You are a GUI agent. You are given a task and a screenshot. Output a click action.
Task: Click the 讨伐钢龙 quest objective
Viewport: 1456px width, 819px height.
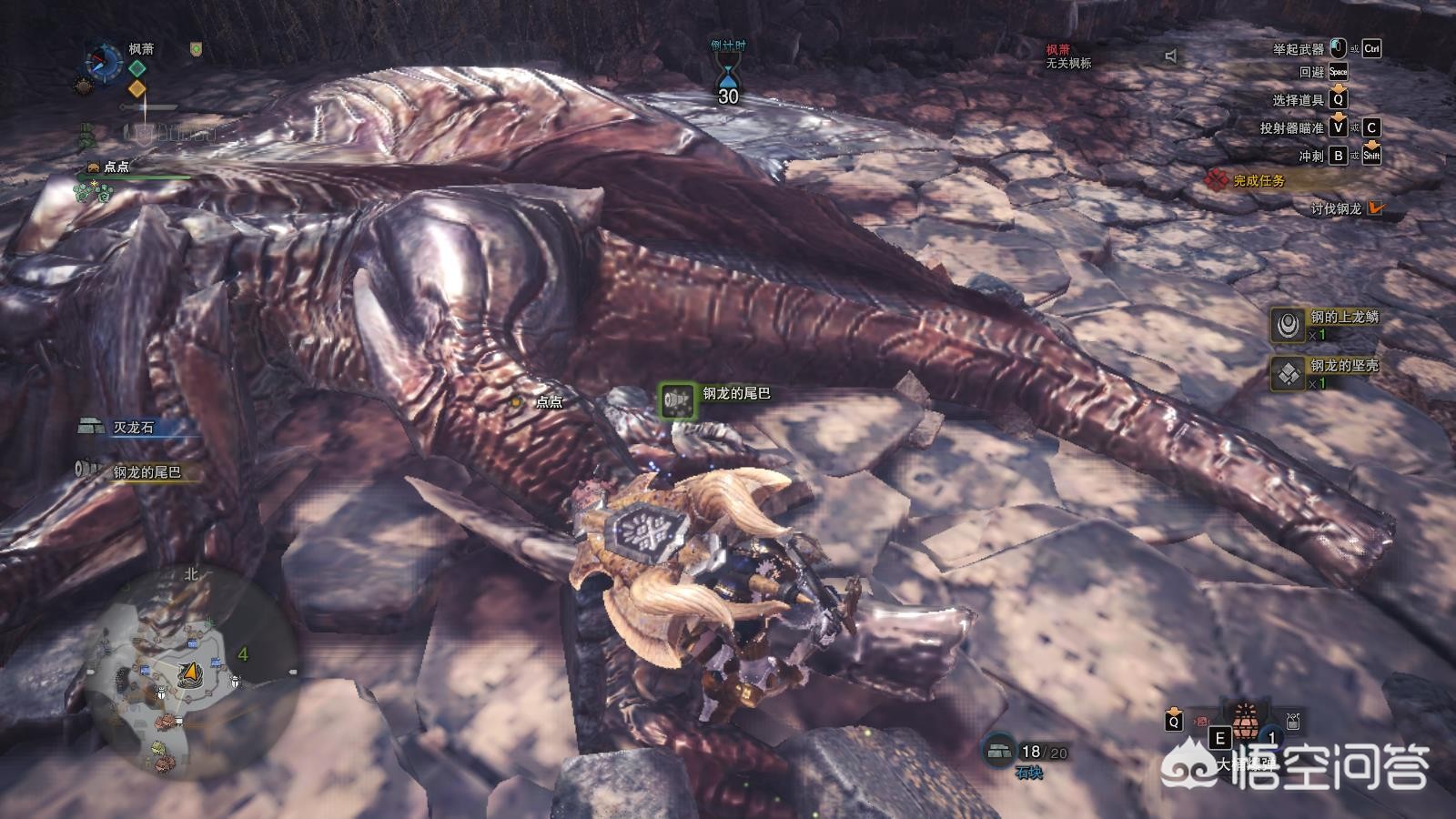pyautogui.click(x=1336, y=208)
